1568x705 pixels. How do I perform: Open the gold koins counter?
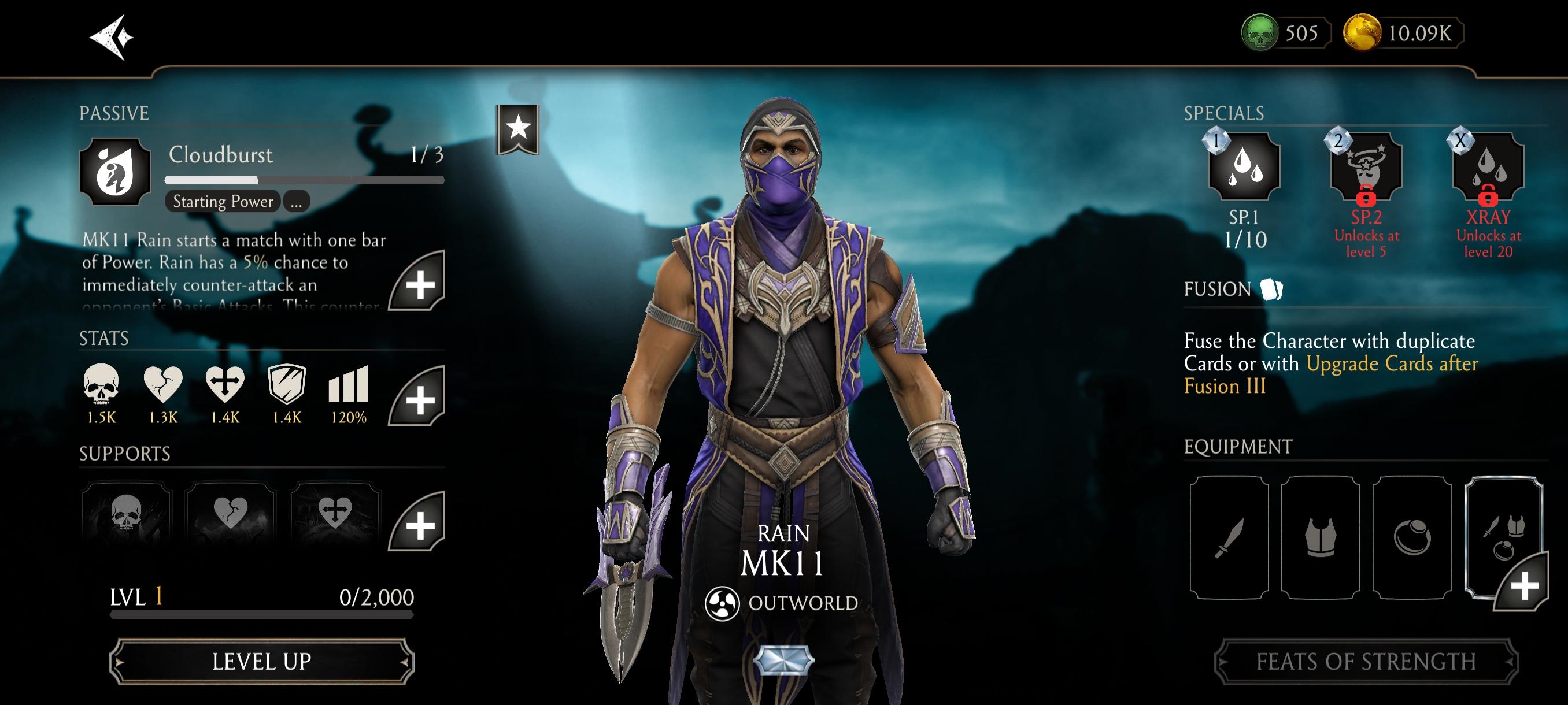(1403, 33)
